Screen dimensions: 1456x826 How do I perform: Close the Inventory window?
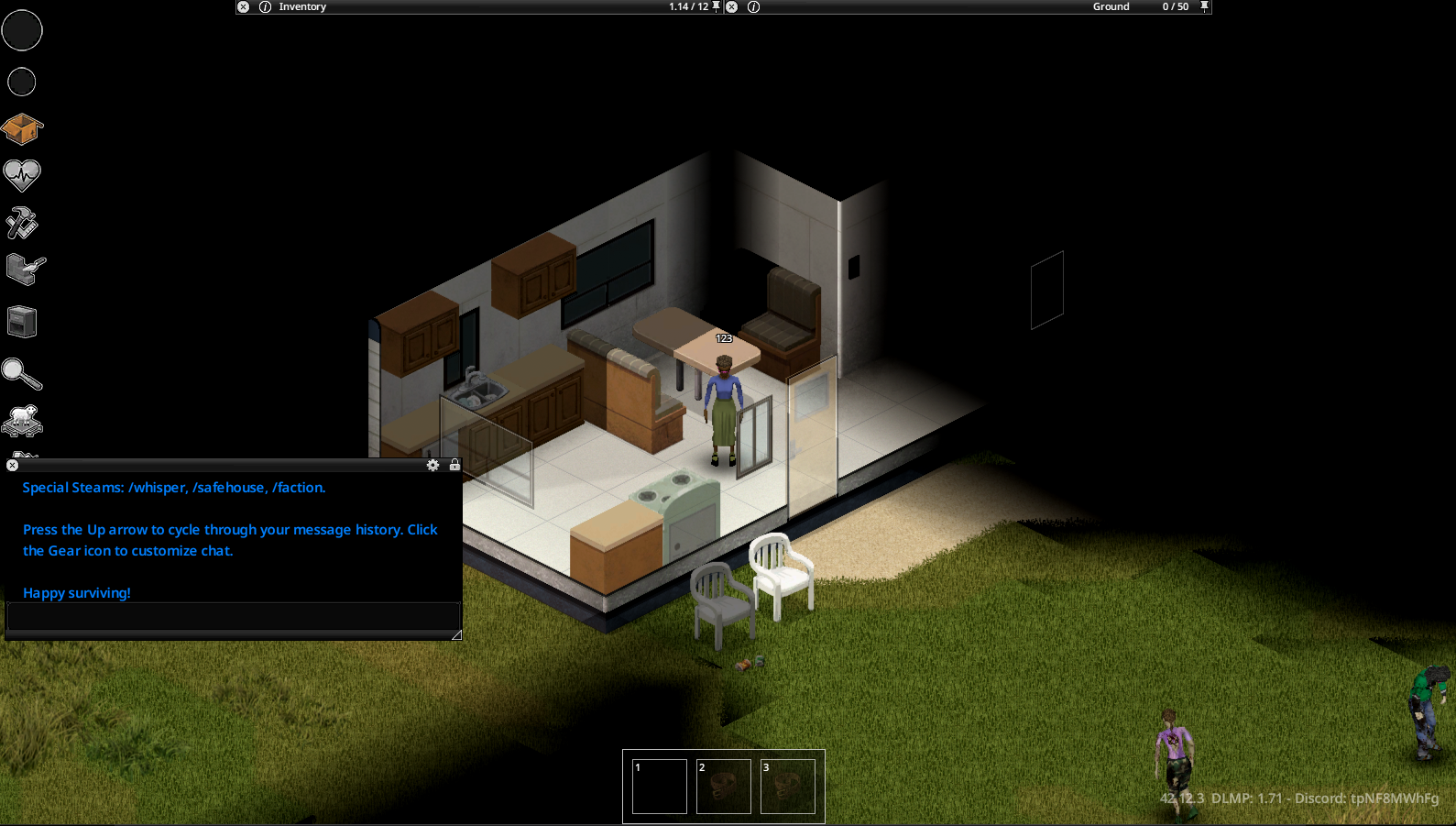244,6
